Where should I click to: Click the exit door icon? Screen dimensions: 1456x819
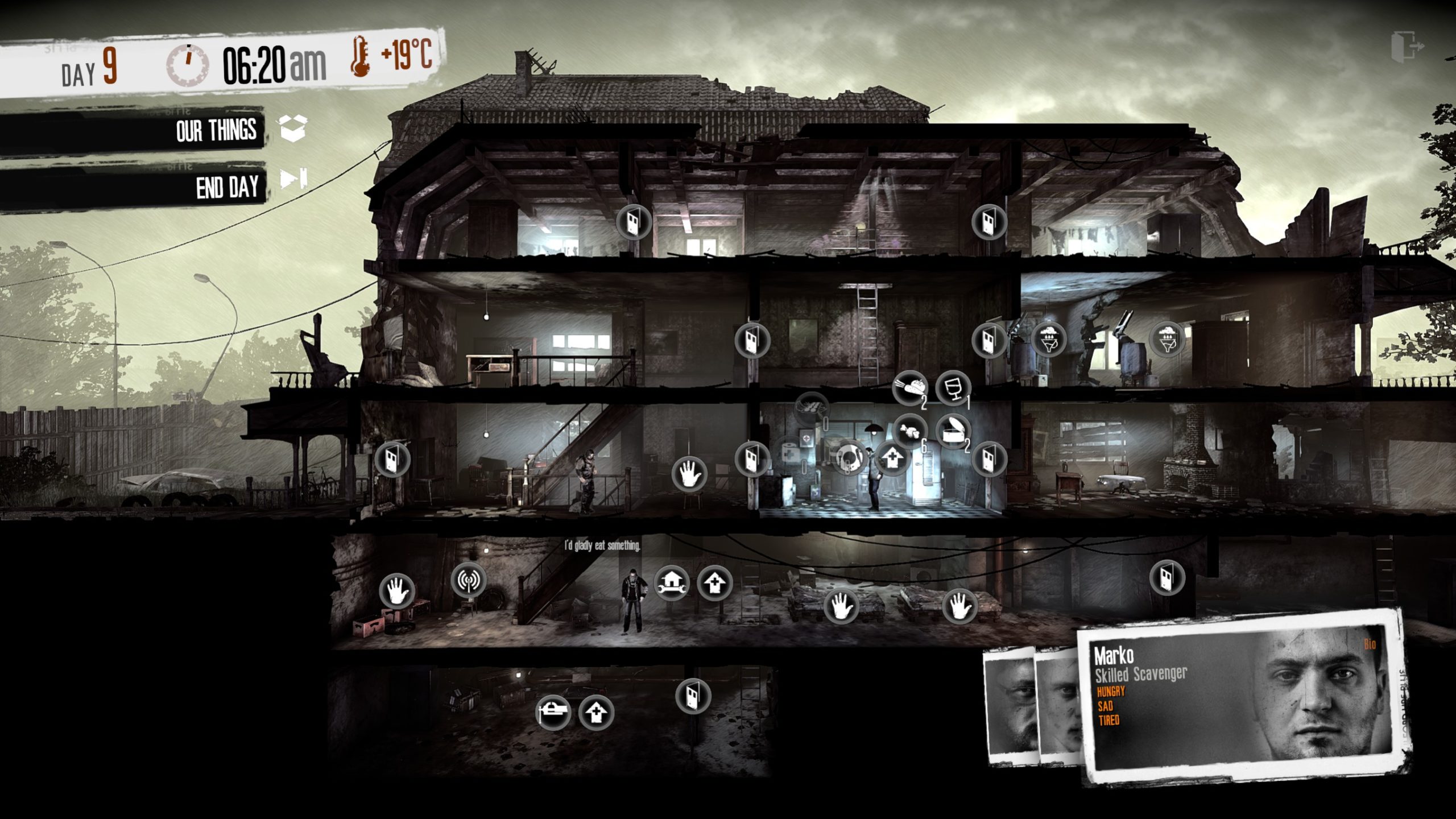pos(1407,45)
